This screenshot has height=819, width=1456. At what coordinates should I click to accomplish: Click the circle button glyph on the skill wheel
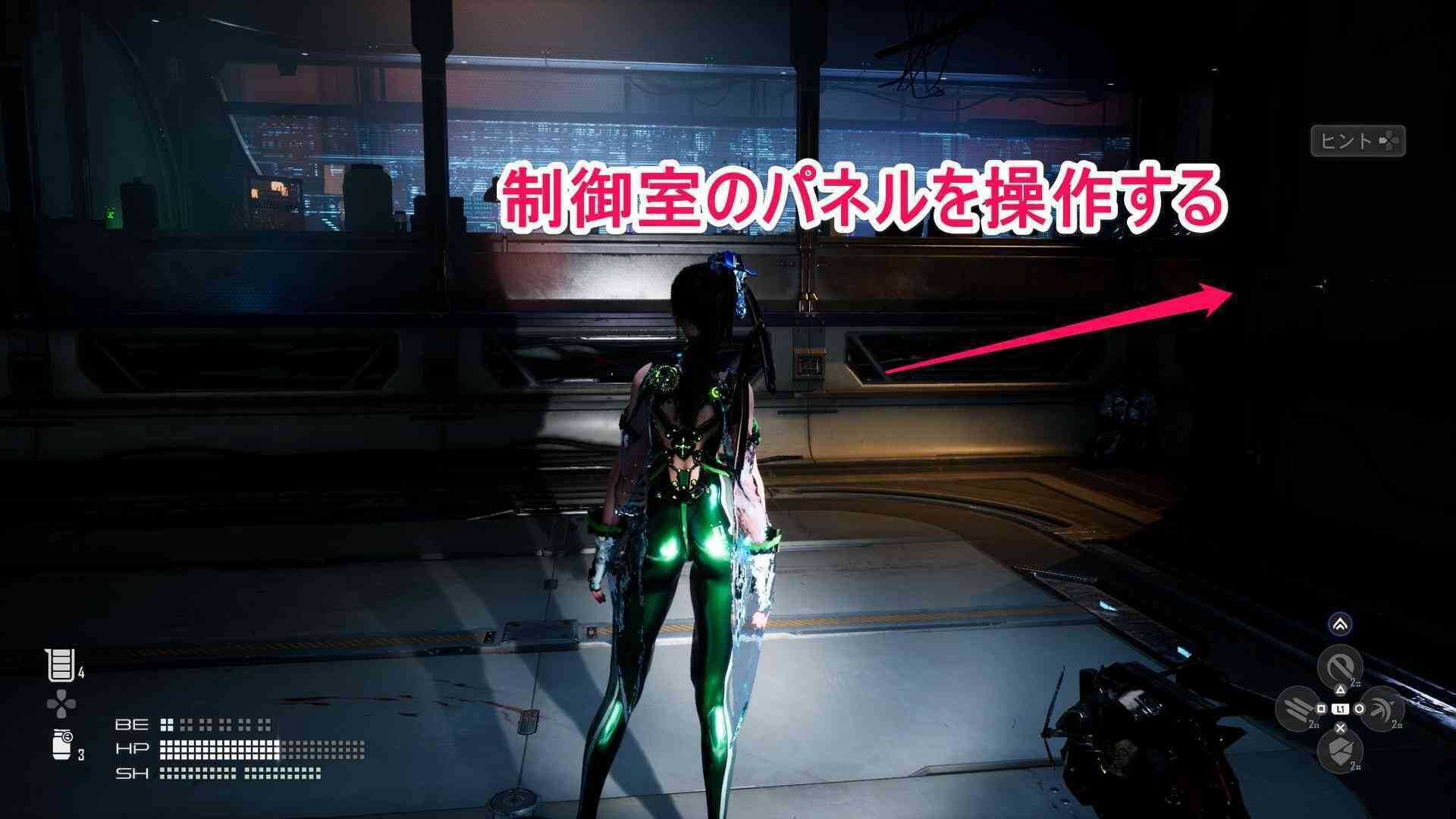tap(1359, 708)
